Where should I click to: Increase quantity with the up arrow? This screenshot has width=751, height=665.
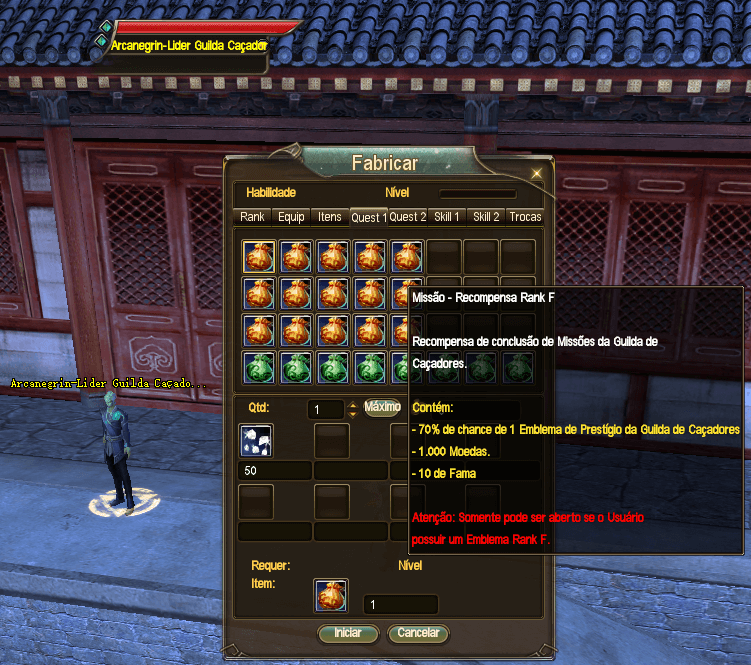pos(352,405)
